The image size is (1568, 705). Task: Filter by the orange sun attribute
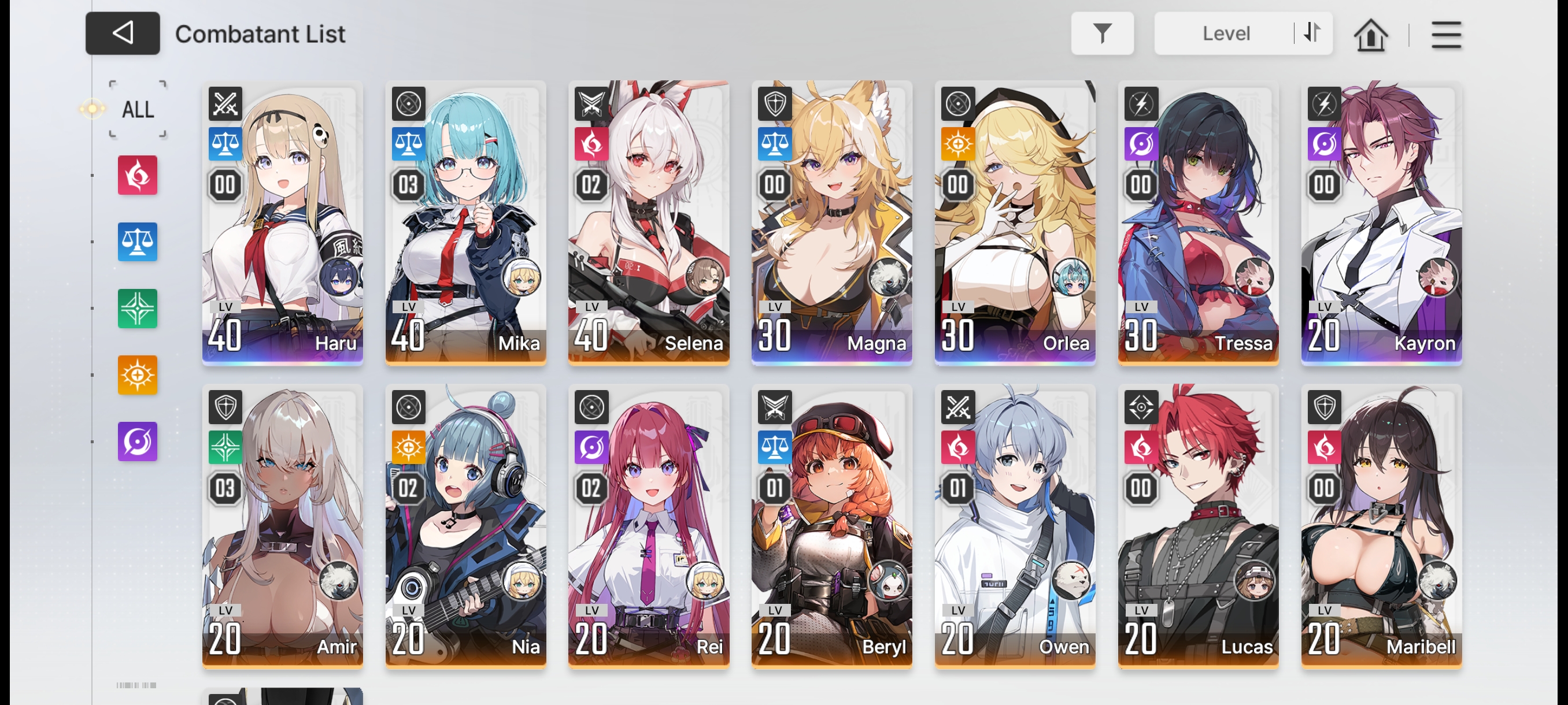[138, 374]
